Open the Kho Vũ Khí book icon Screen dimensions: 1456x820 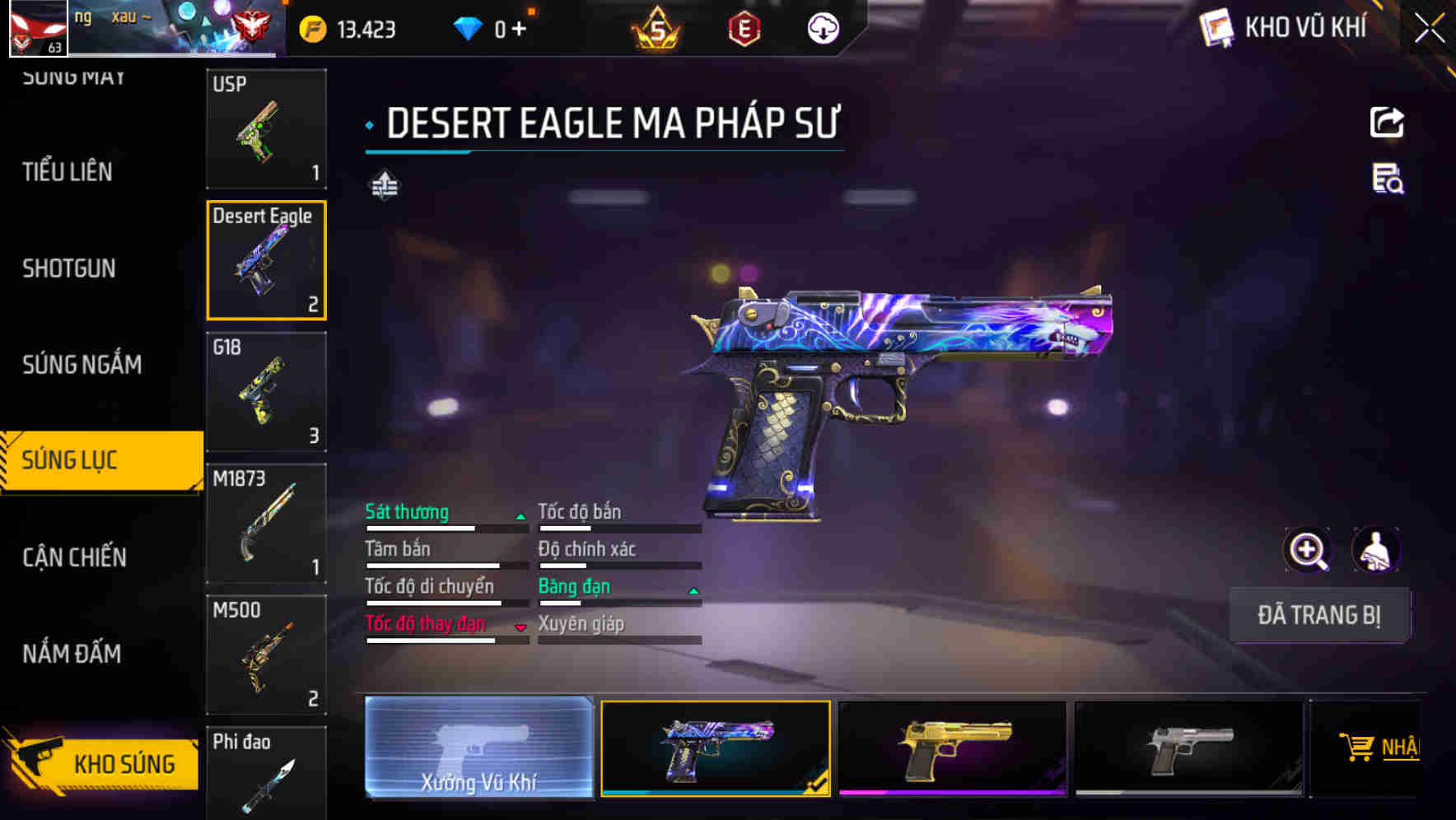(x=1216, y=27)
